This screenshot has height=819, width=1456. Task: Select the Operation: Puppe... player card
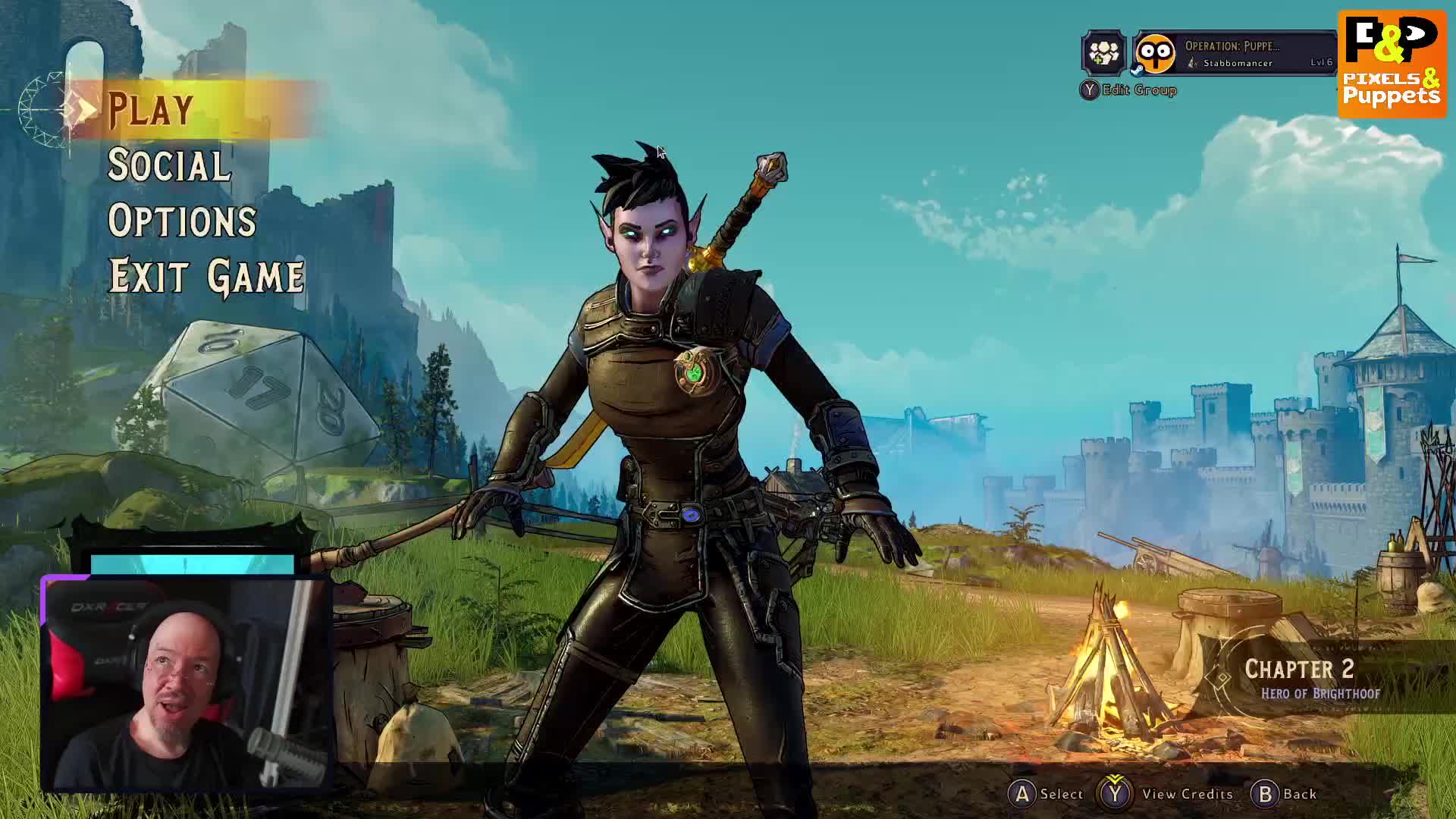pos(1235,53)
